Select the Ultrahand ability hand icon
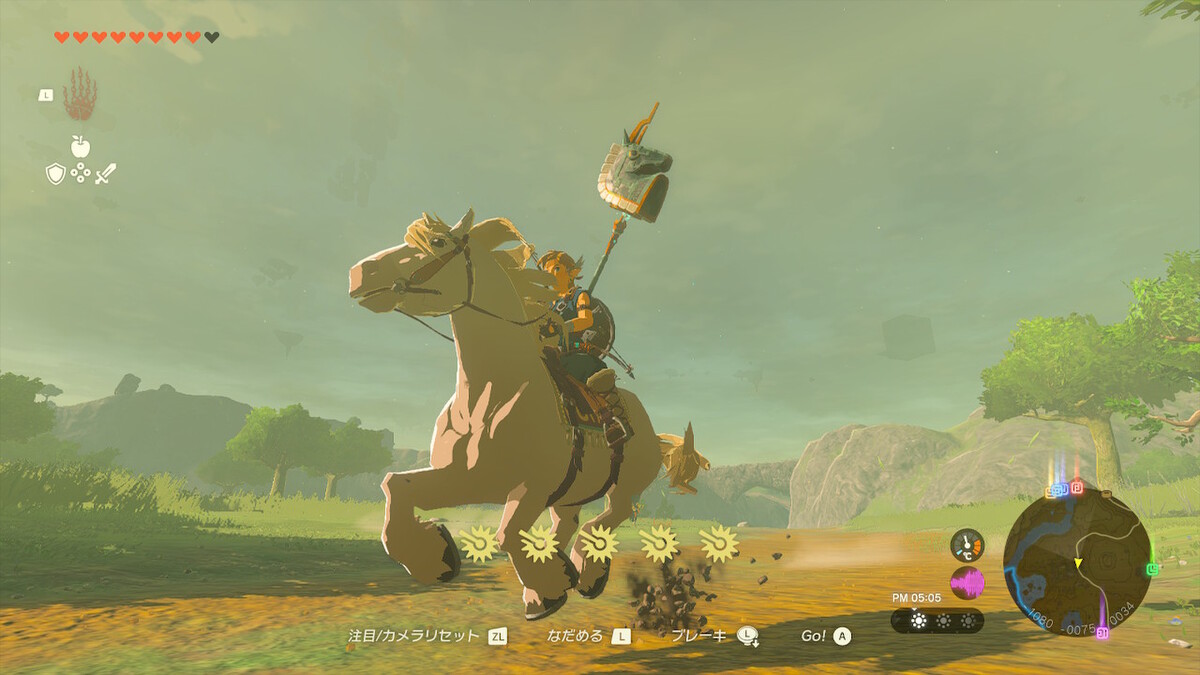 pyautogui.click(x=80, y=95)
